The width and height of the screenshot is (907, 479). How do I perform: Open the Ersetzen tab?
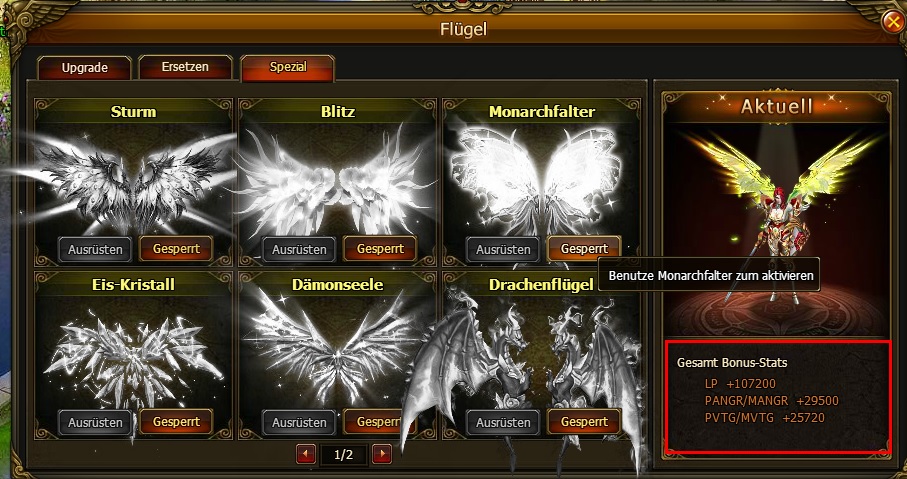tap(185, 68)
